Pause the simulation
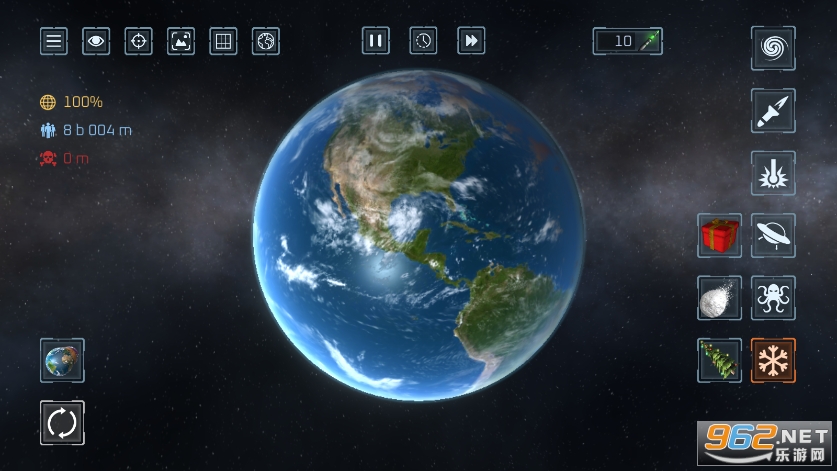837x471 pixels. click(376, 40)
